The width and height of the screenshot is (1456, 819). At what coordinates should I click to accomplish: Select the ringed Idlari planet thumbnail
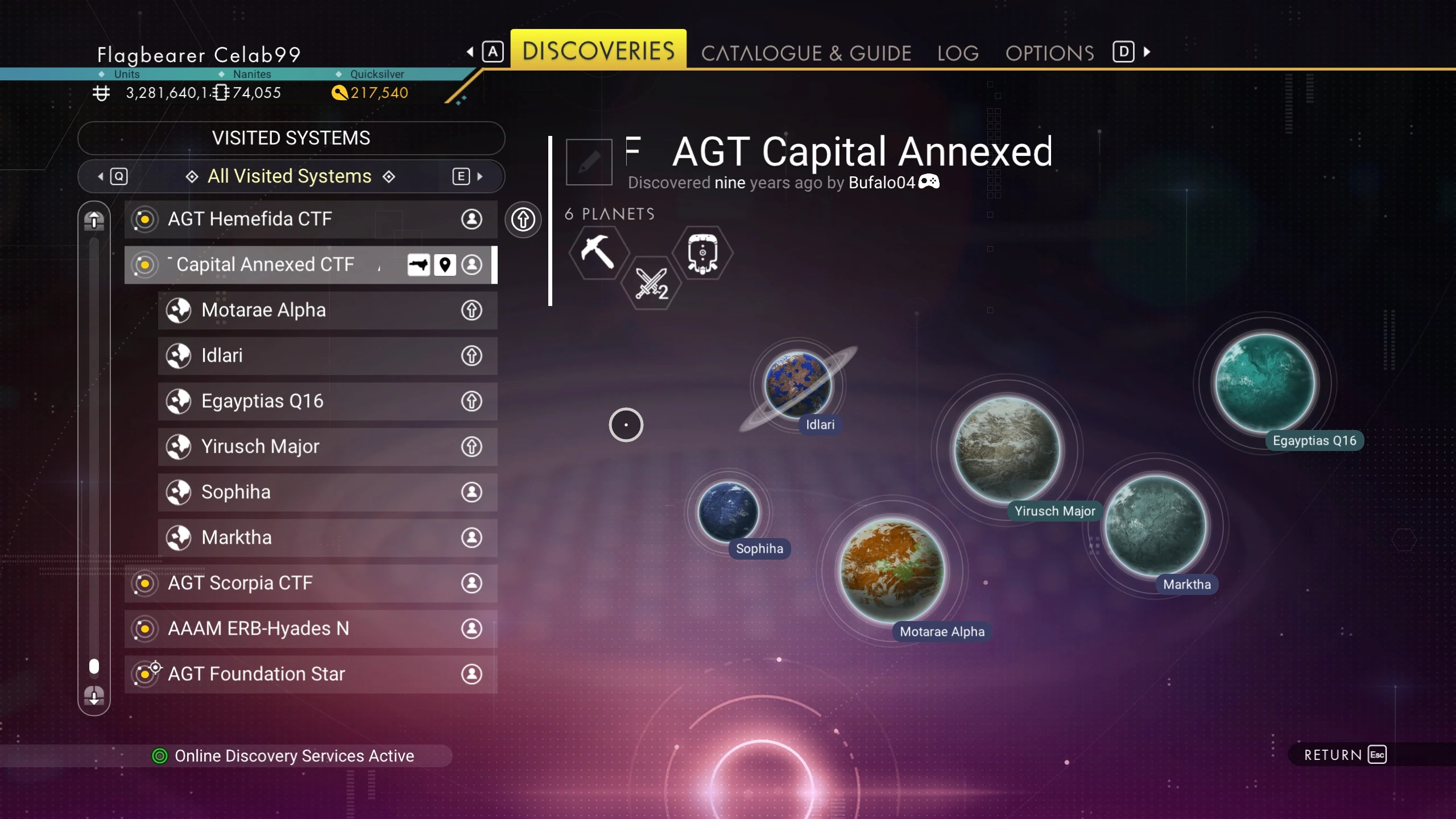797,385
